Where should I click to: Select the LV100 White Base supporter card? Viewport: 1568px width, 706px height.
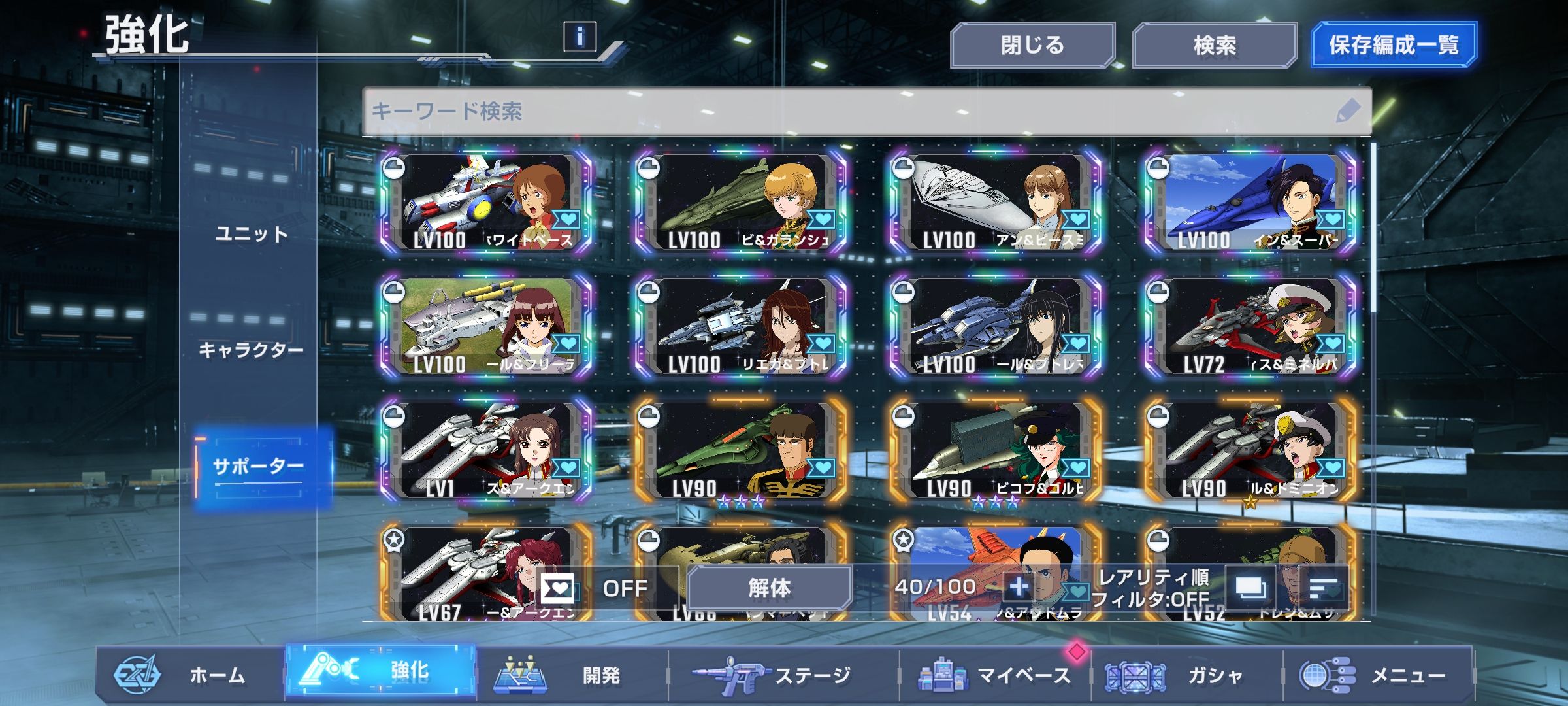tap(487, 203)
